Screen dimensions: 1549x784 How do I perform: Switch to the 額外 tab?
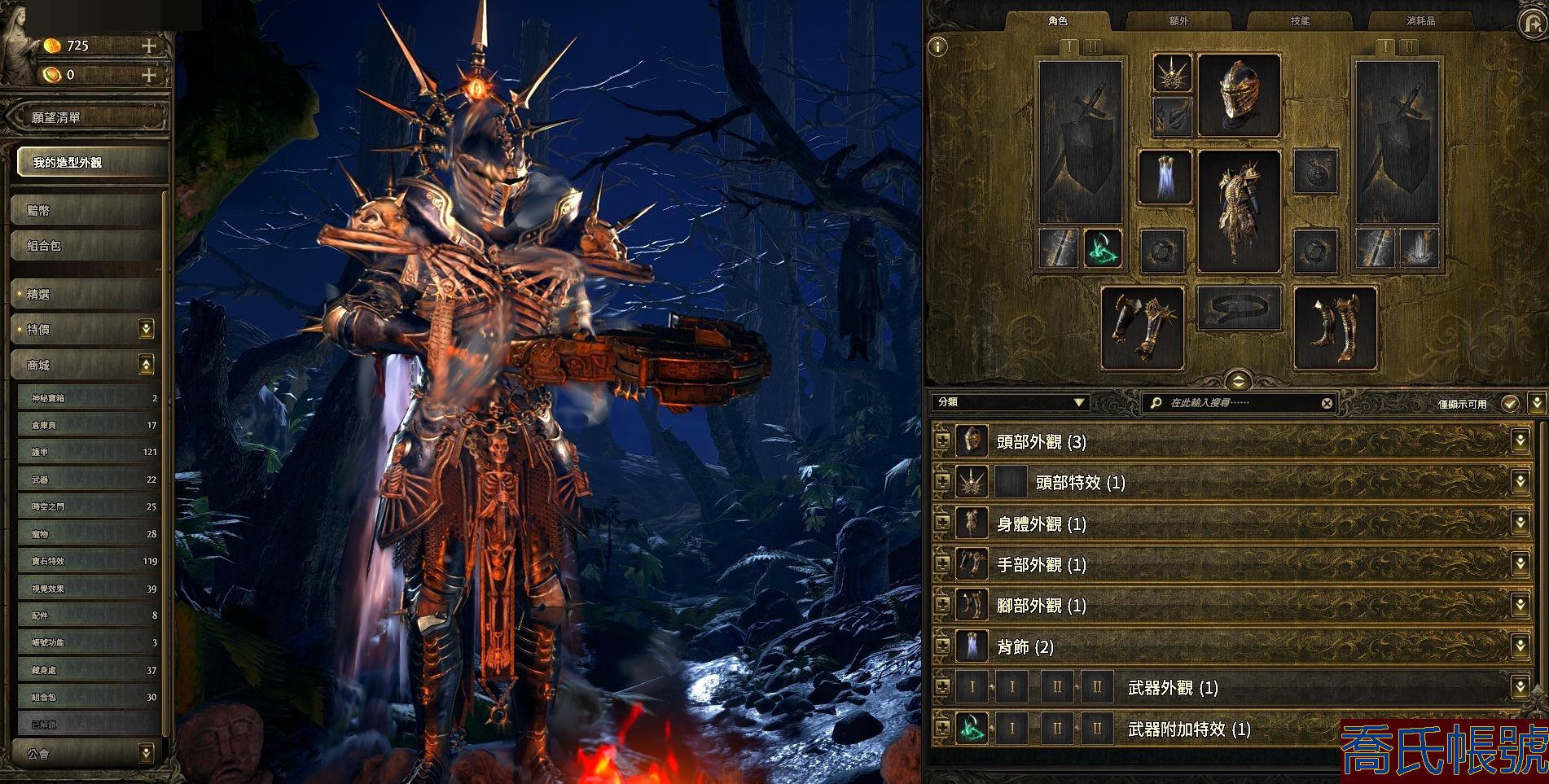pyautogui.click(x=1178, y=21)
